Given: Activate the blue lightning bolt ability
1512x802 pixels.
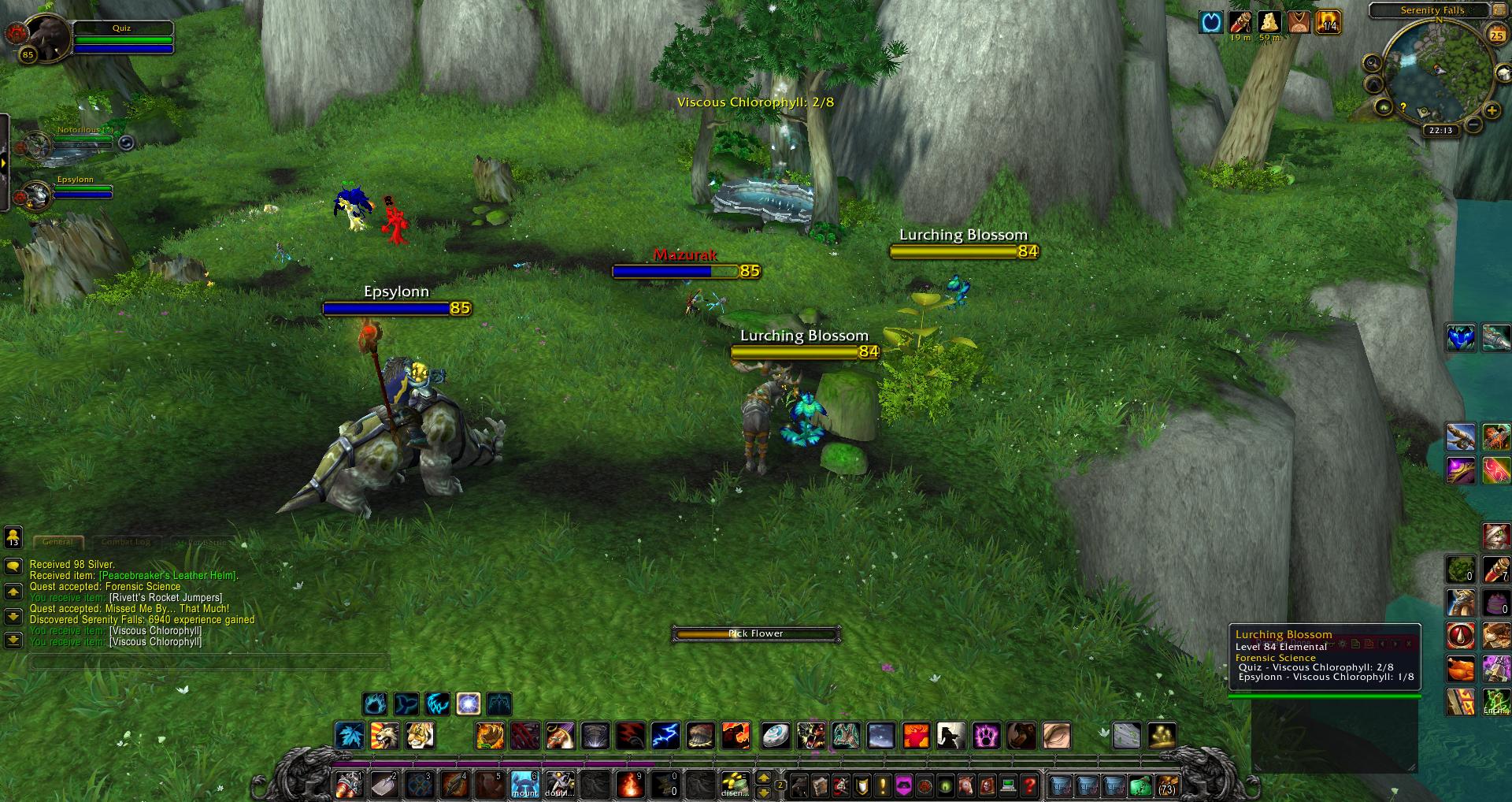Looking at the screenshot, I should point(665,736).
